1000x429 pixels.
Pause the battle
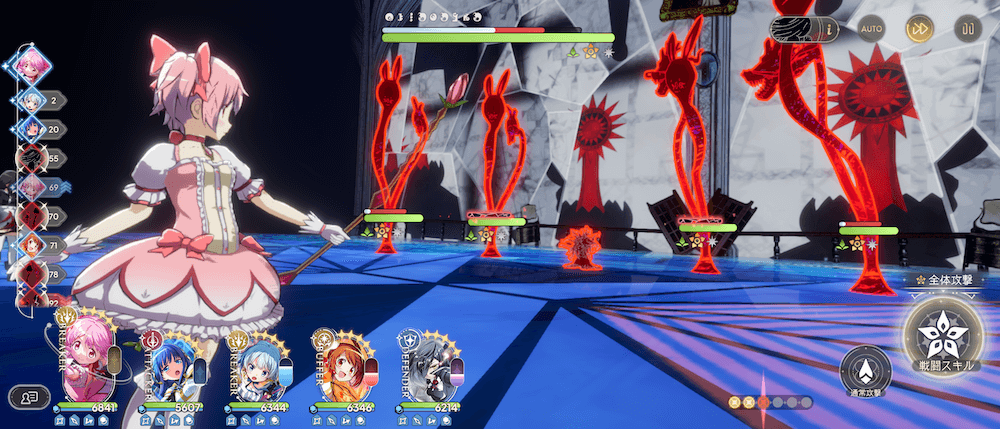(x=966, y=29)
